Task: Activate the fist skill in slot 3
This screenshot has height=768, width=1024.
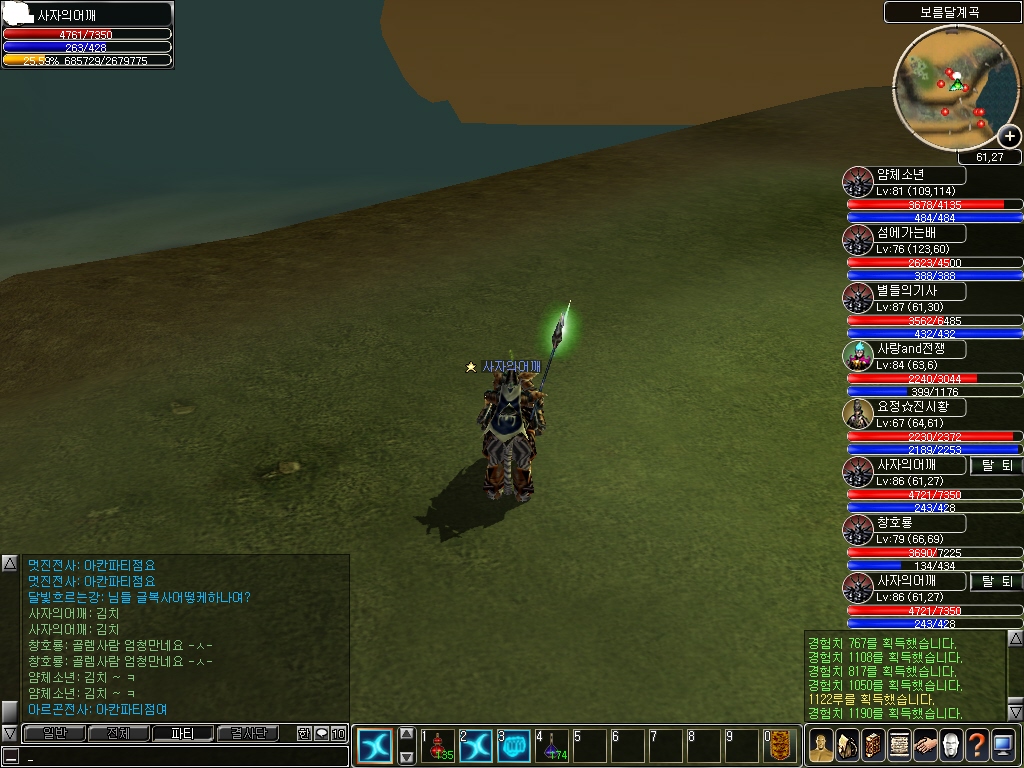Action: (x=513, y=746)
